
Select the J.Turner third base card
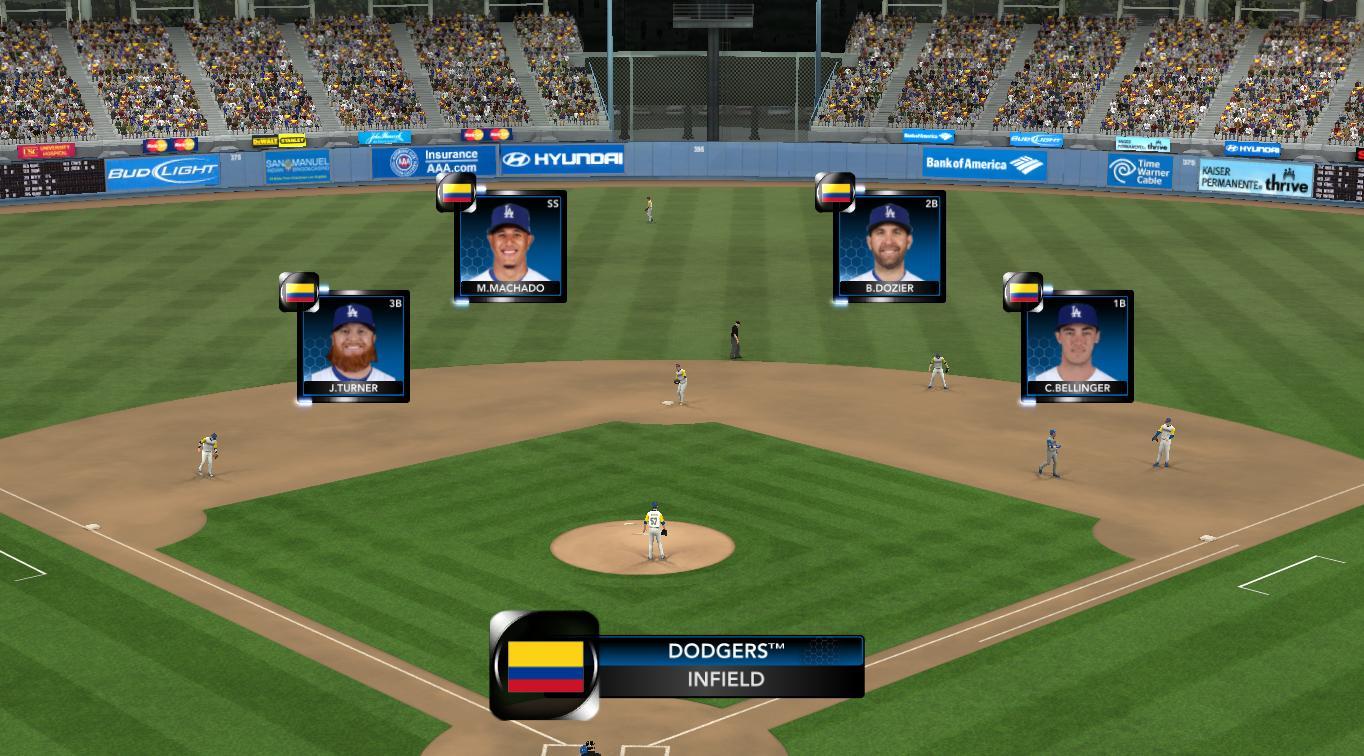tap(354, 347)
